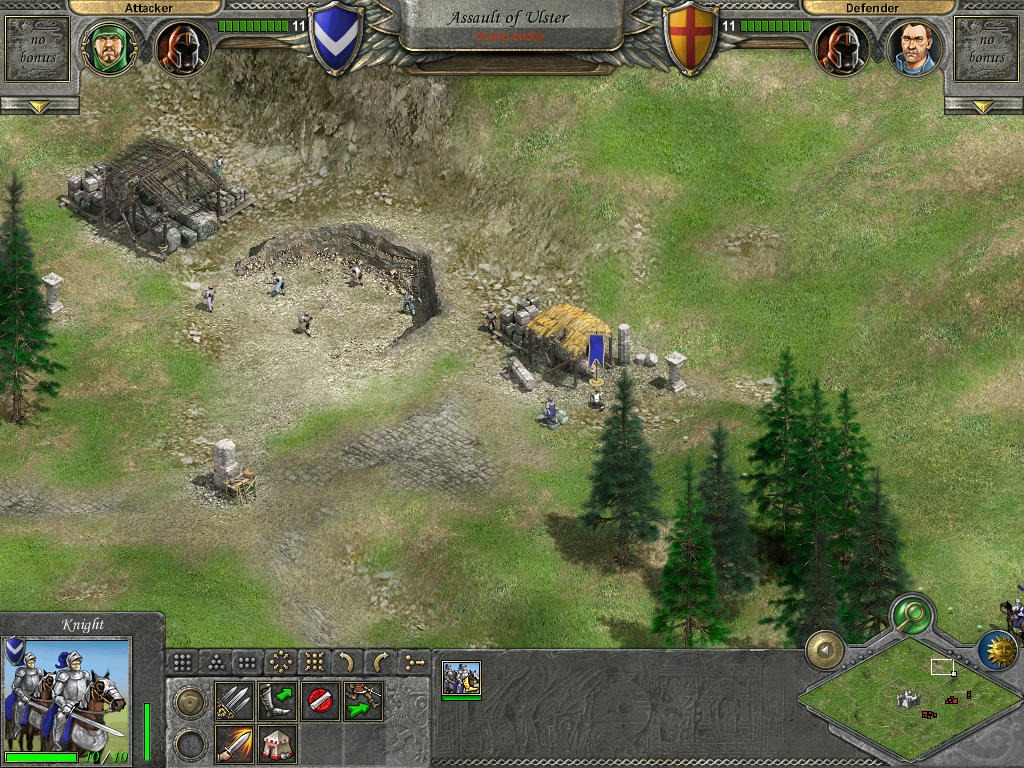
Task: Open the magnifying glass zoom button
Action: [x=911, y=613]
